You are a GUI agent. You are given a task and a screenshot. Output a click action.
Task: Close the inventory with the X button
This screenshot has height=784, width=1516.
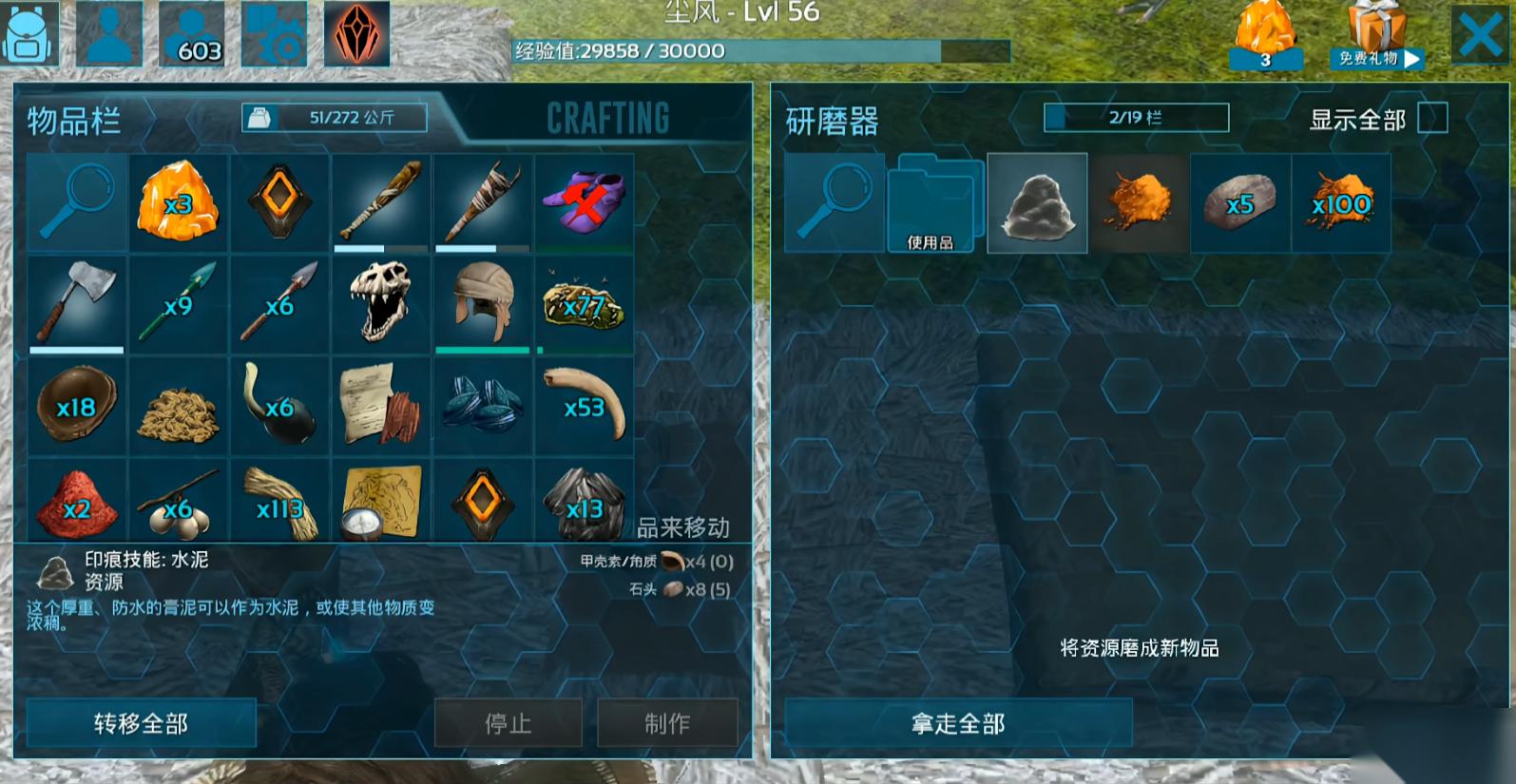[1479, 36]
